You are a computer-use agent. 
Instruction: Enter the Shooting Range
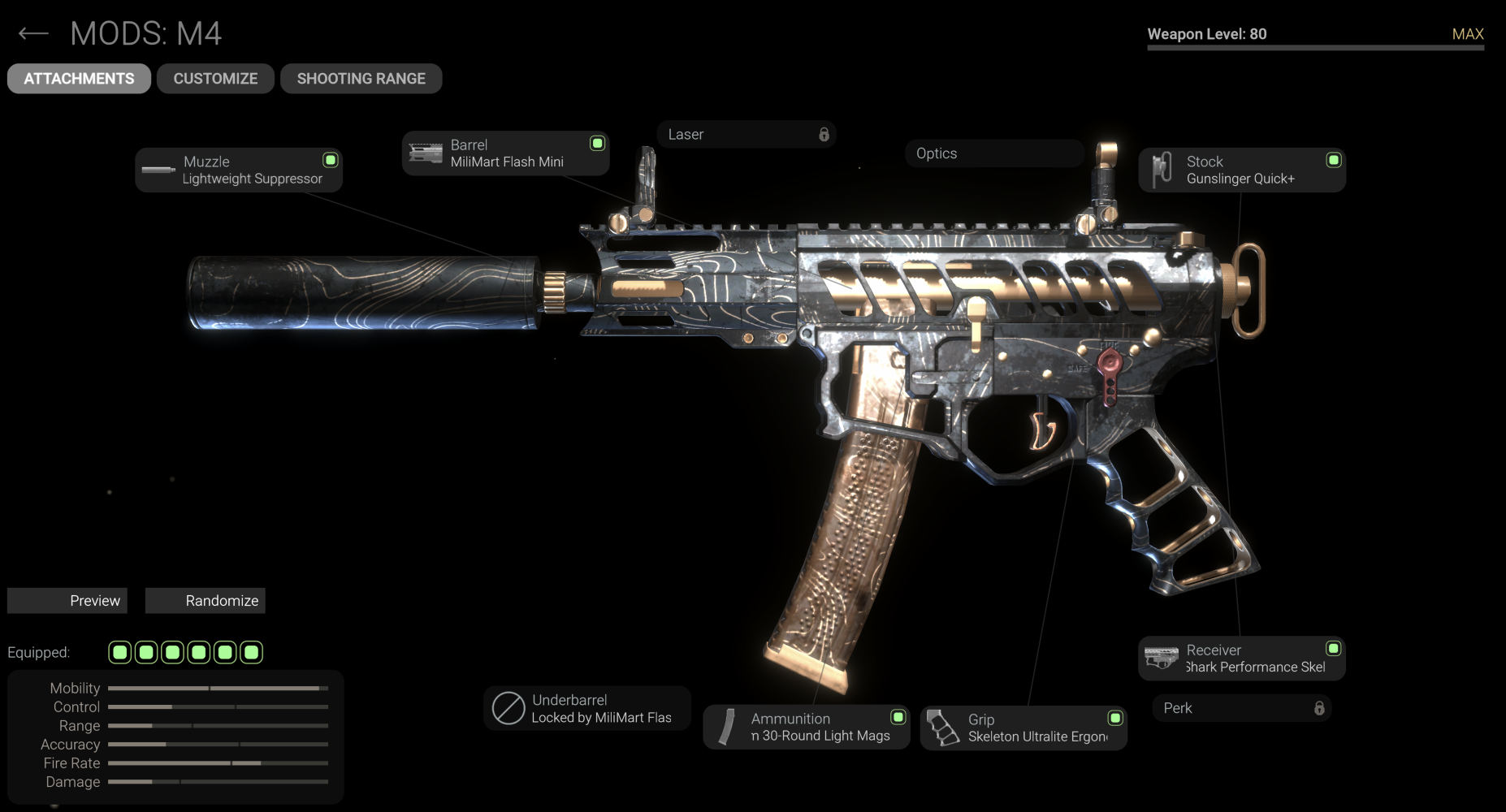[x=361, y=79]
